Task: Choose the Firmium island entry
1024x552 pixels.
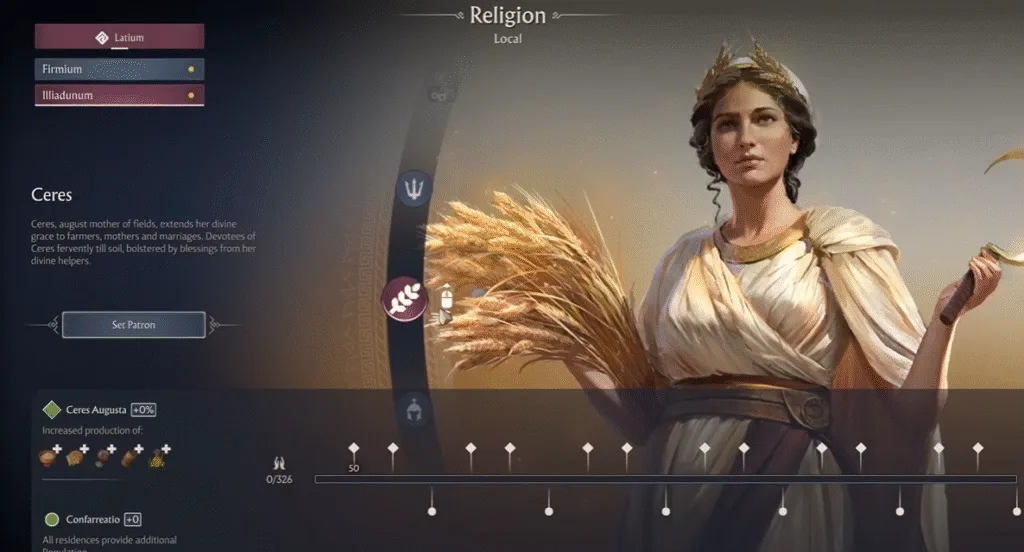Action: (119, 70)
